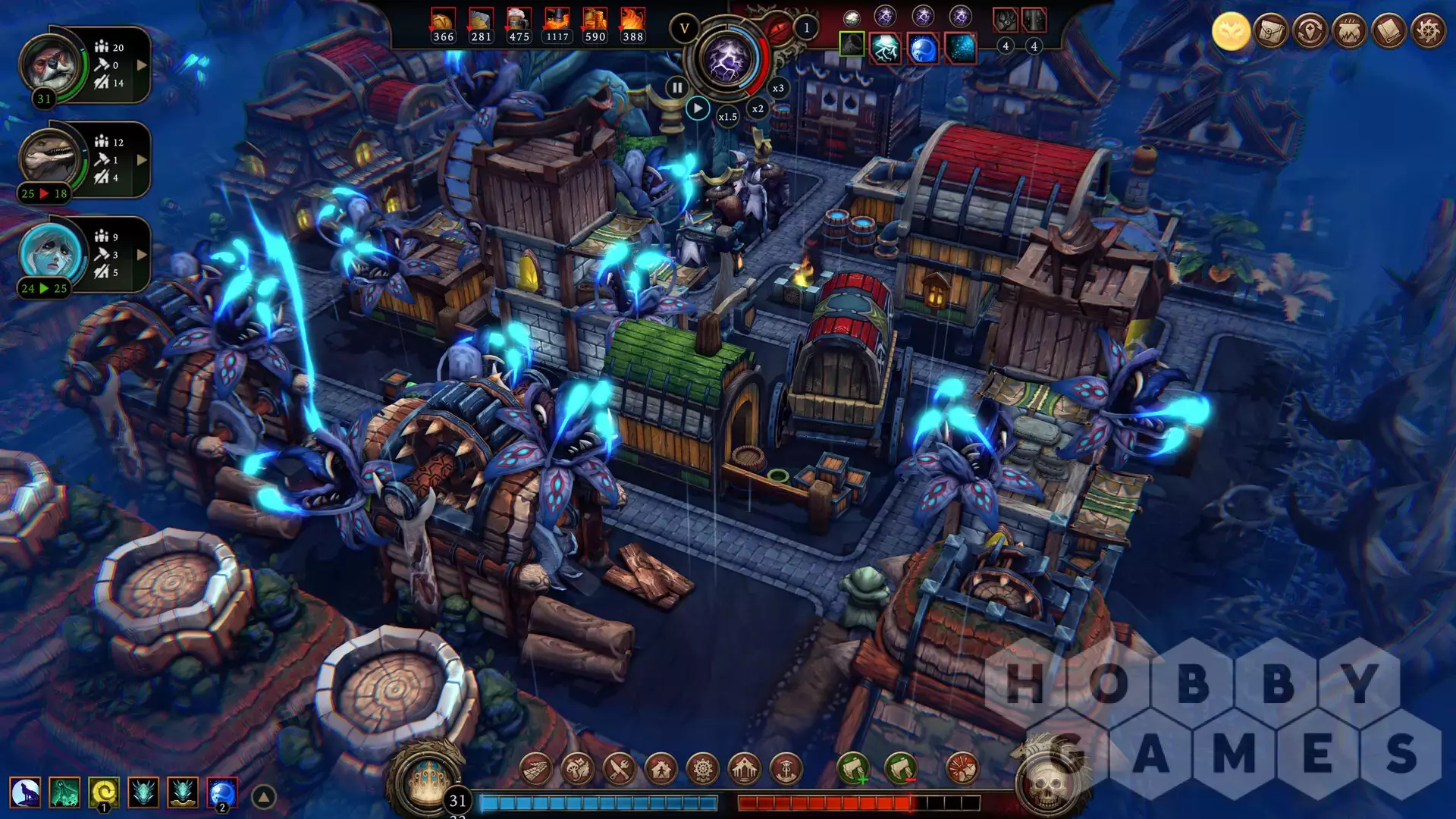Select the add woodcutting area tool

pyautogui.click(x=852, y=769)
